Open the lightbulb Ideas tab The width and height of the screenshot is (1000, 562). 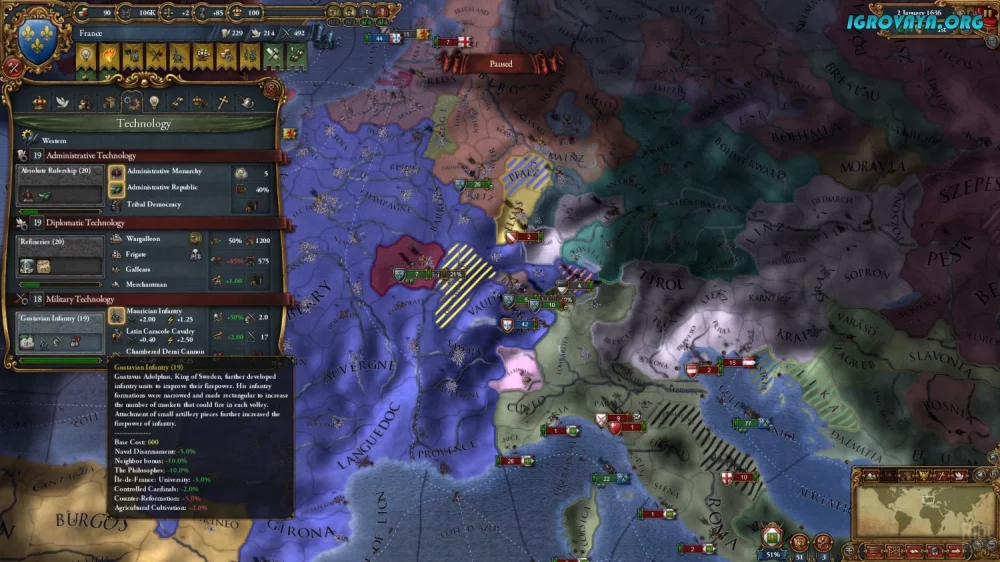point(155,101)
